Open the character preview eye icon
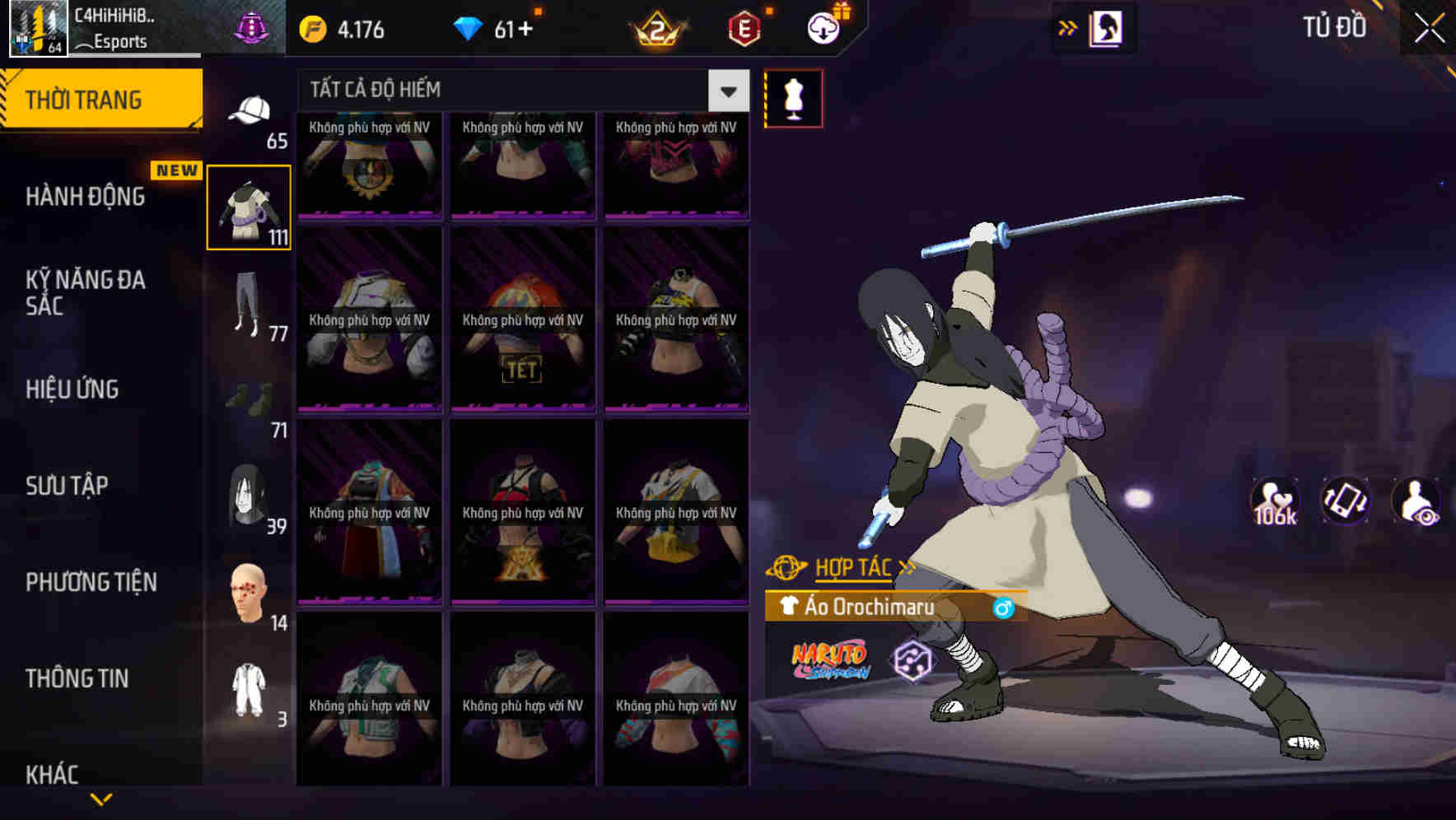The width and height of the screenshot is (1456, 820). coord(1418,501)
